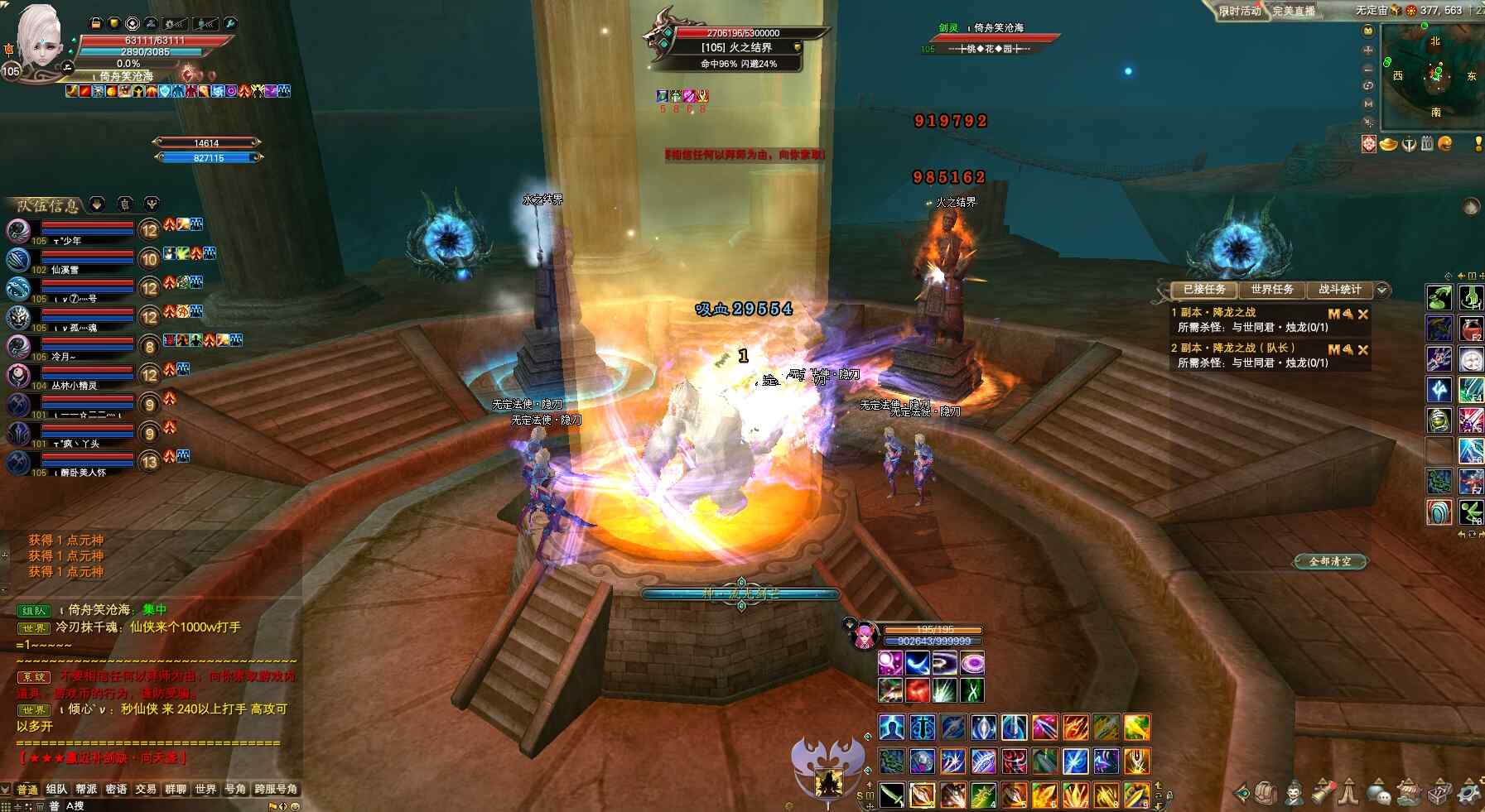Open the gold ingot shop icon
The width and height of the screenshot is (1485, 812).
point(1388,144)
